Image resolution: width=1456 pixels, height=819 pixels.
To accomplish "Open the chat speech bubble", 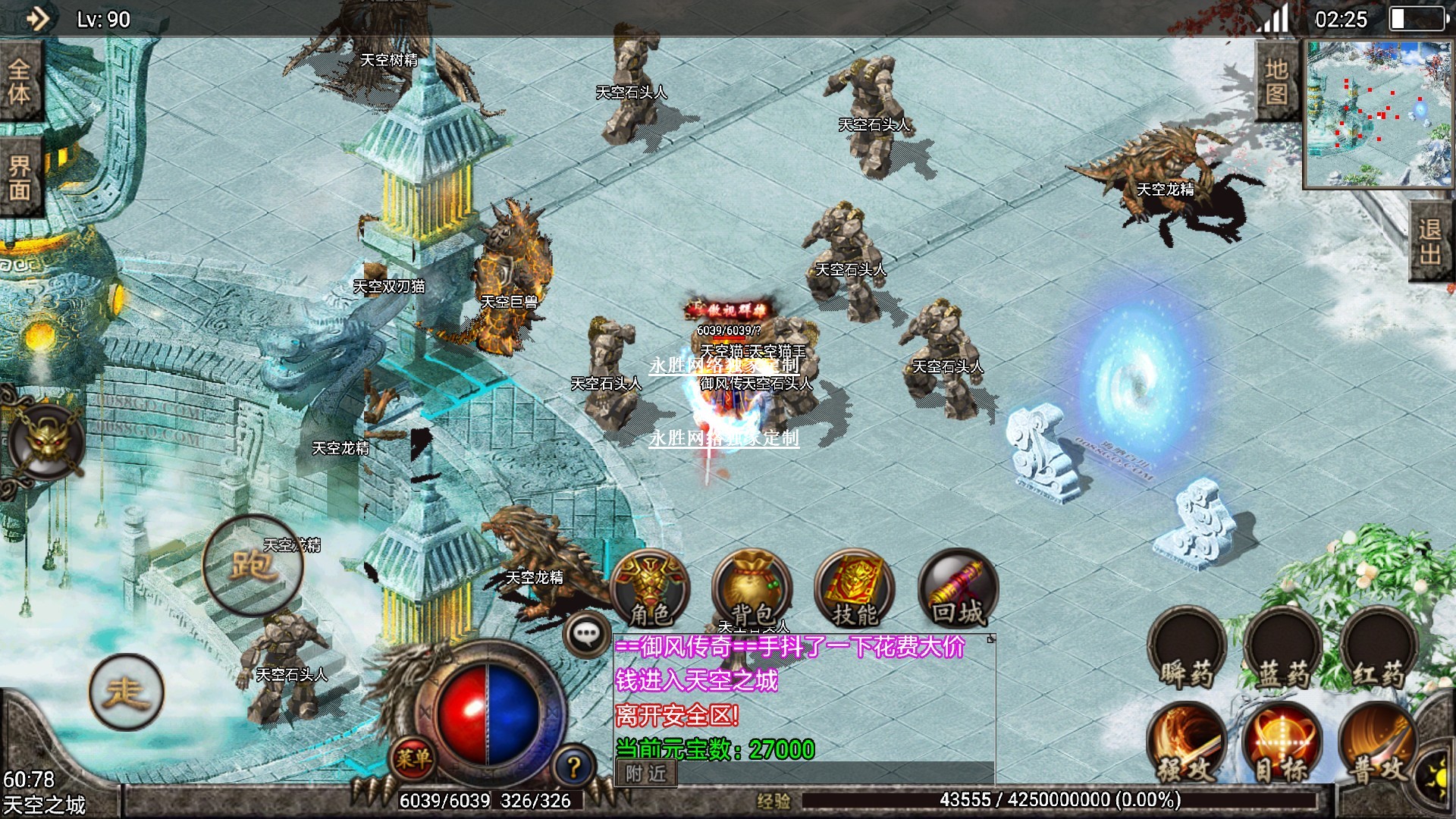I will 587,634.
